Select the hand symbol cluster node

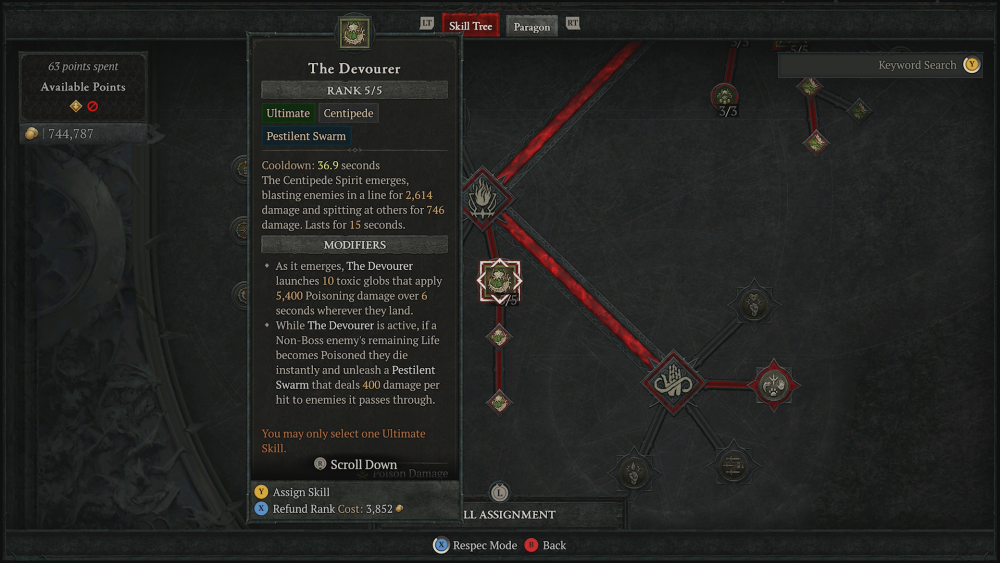tap(673, 381)
